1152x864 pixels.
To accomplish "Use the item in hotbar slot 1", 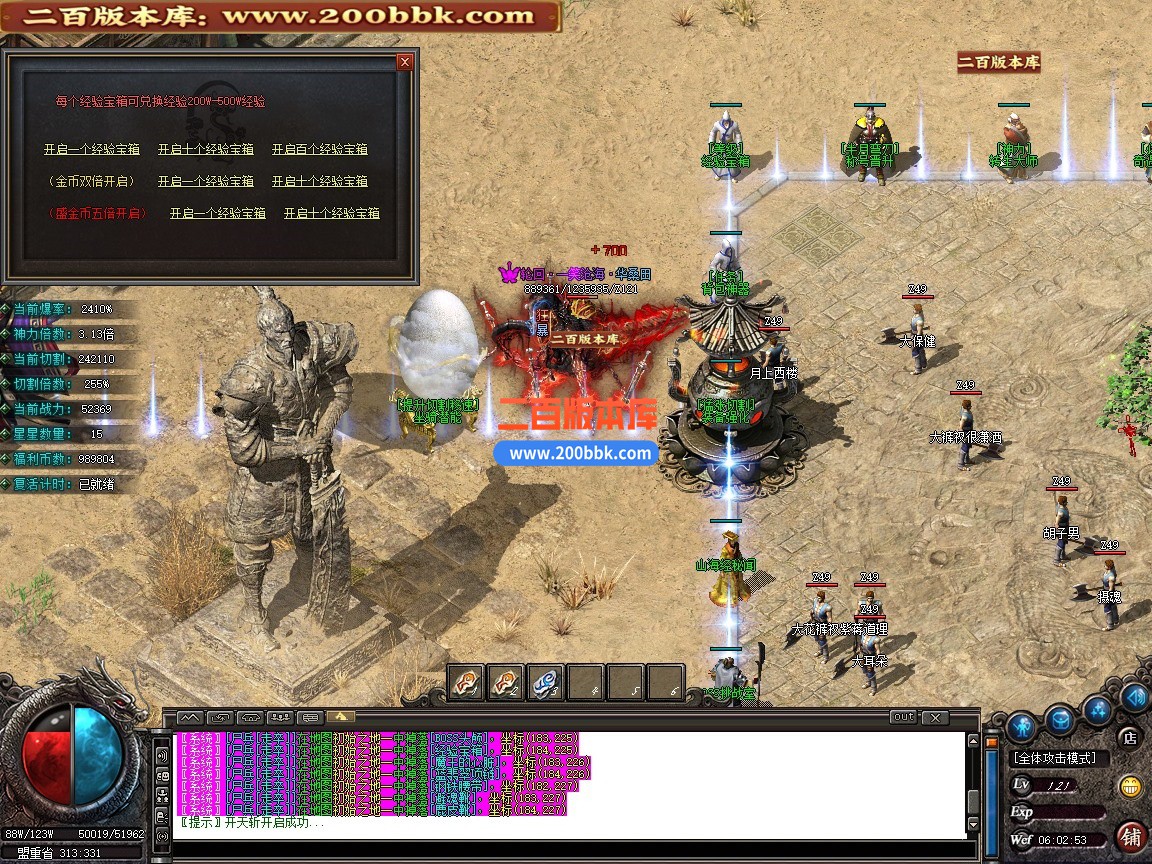I will 466,682.
